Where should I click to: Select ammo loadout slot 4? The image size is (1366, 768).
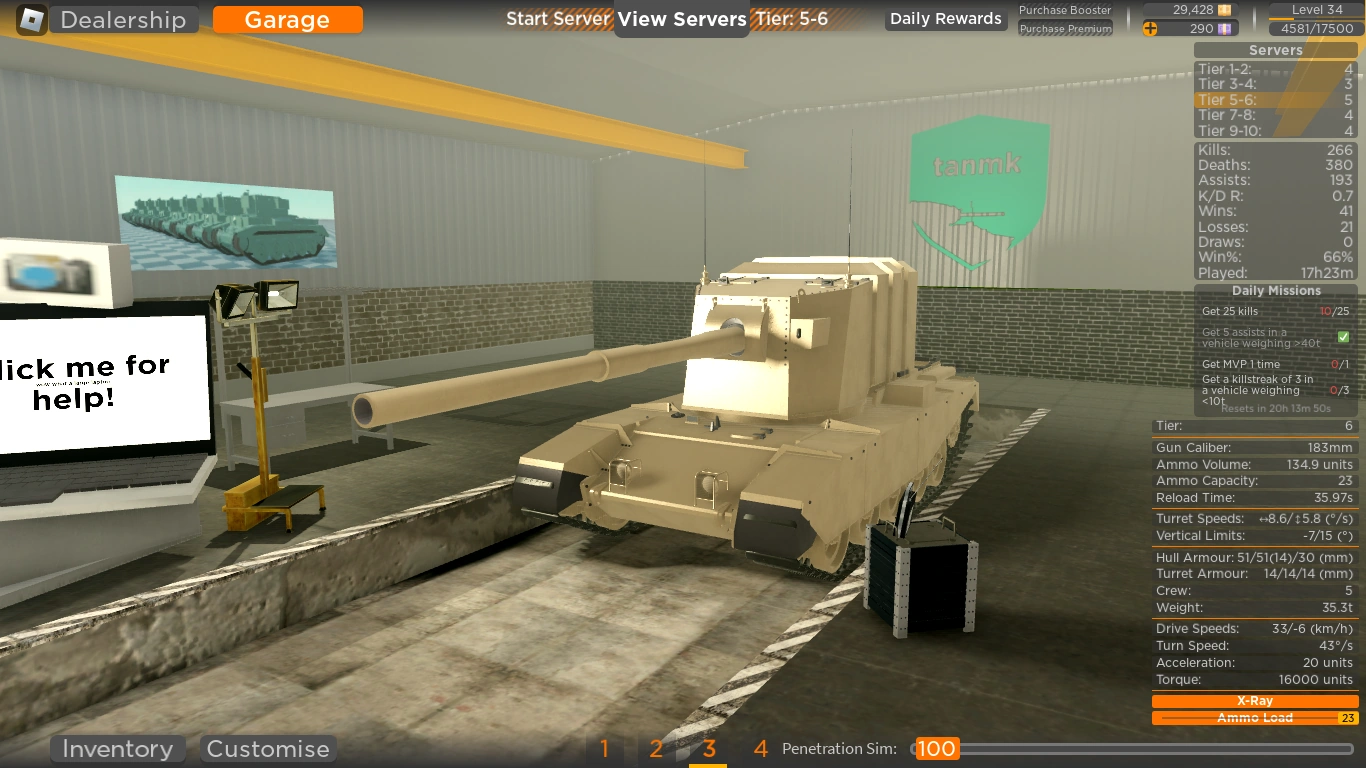point(760,748)
